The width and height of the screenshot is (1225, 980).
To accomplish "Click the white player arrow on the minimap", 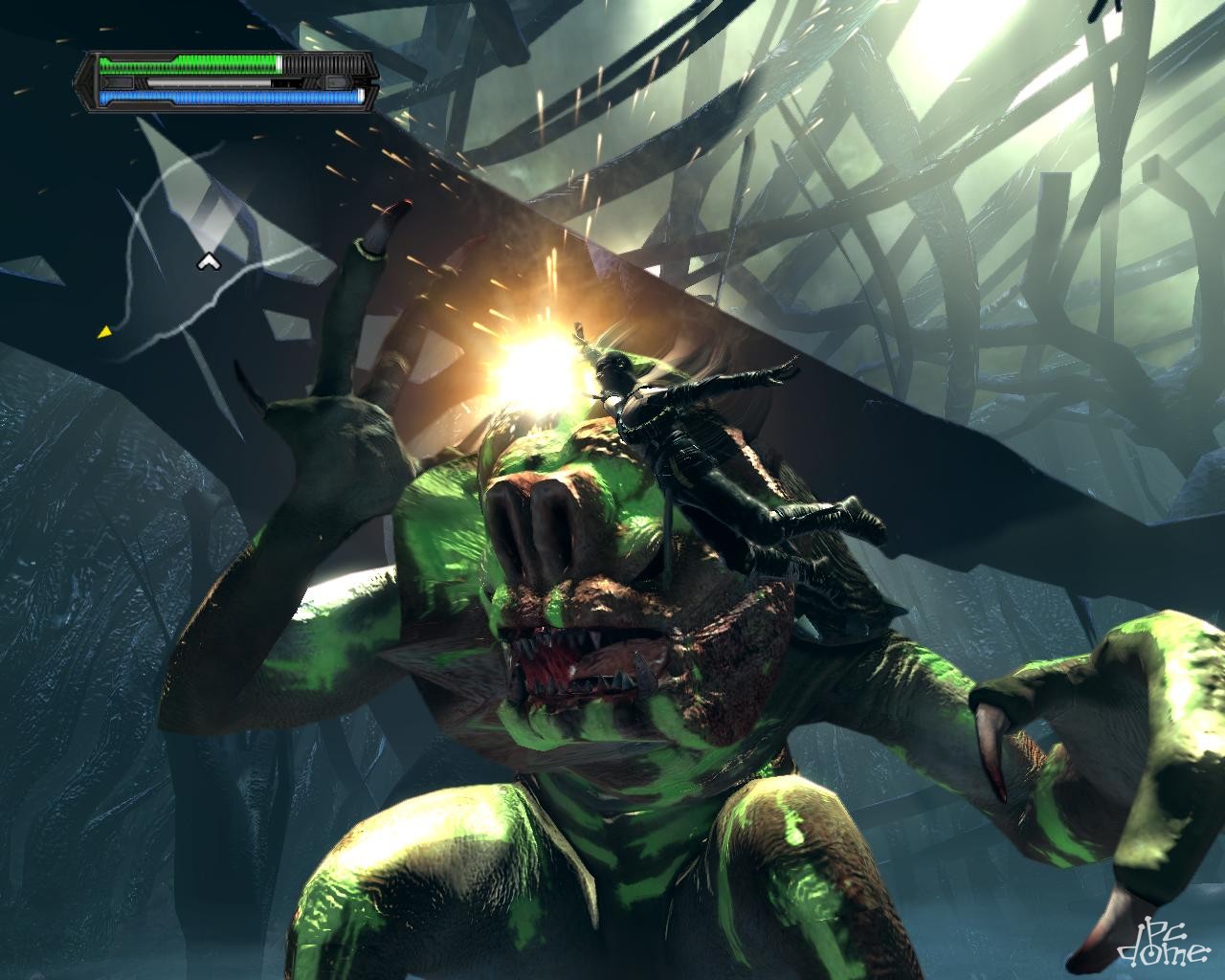I will (206, 260).
